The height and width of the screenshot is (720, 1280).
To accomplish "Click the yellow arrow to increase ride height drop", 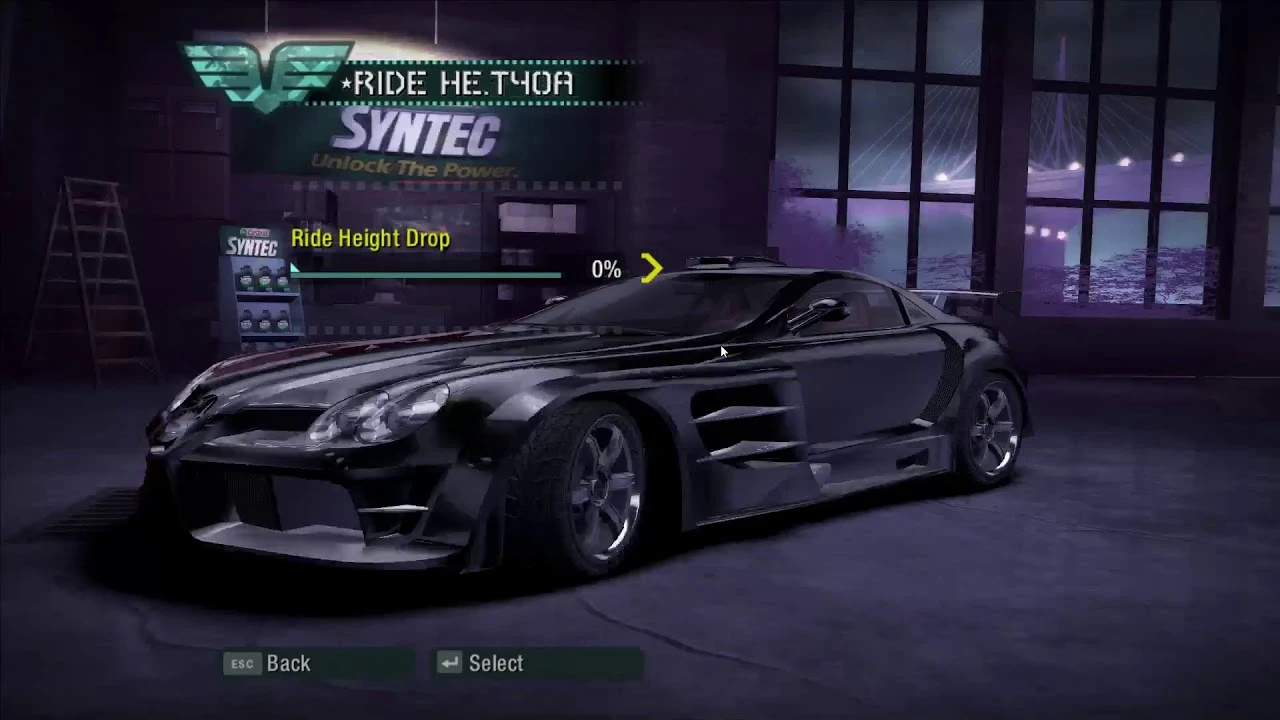I will coord(652,268).
